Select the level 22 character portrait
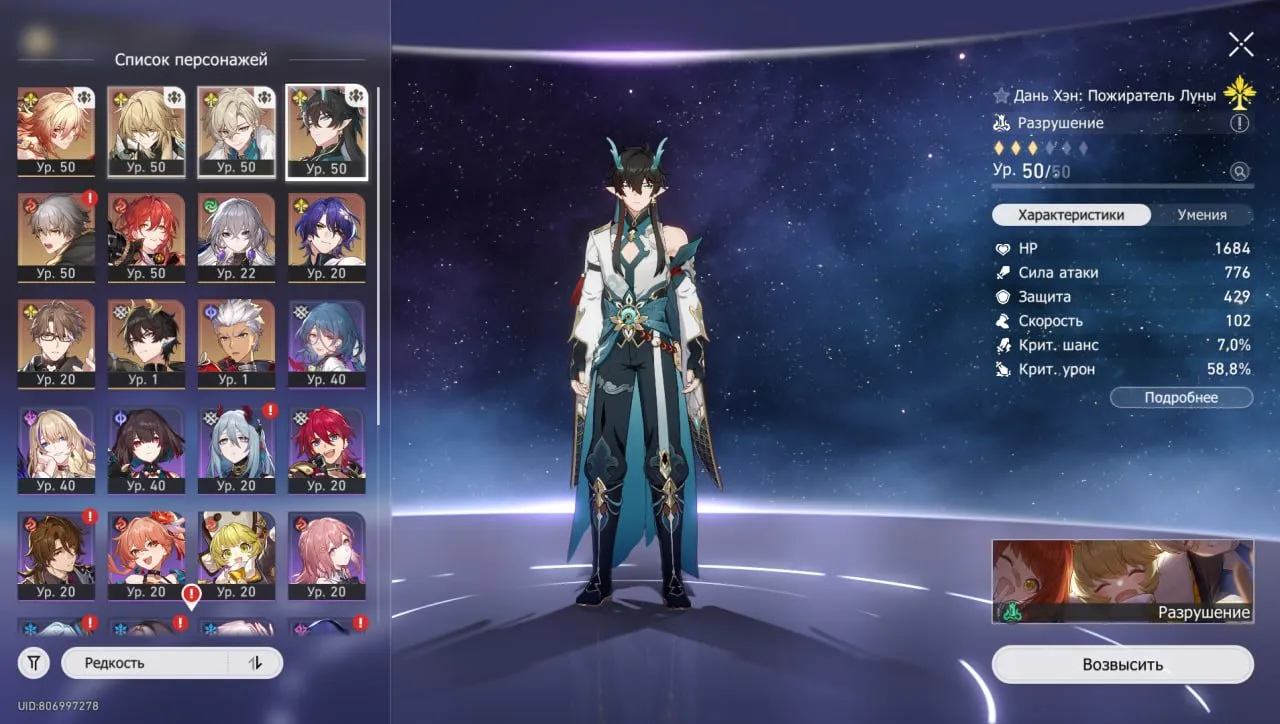The width and height of the screenshot is (1280, 724). point(236,237)
